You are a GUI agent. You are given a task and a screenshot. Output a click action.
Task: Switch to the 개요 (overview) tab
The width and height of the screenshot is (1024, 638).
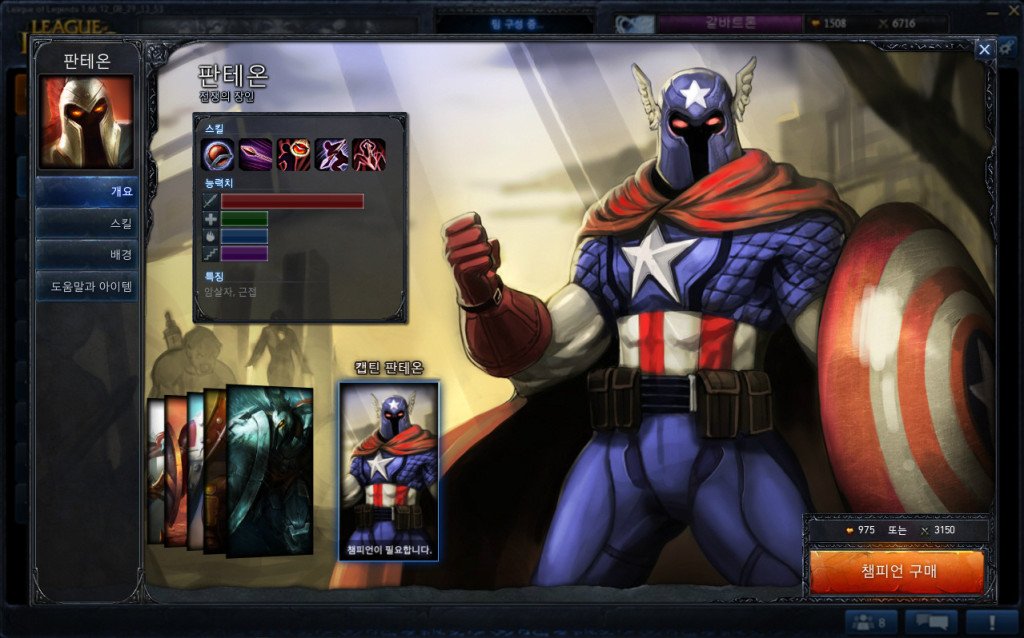coord(87,191)
